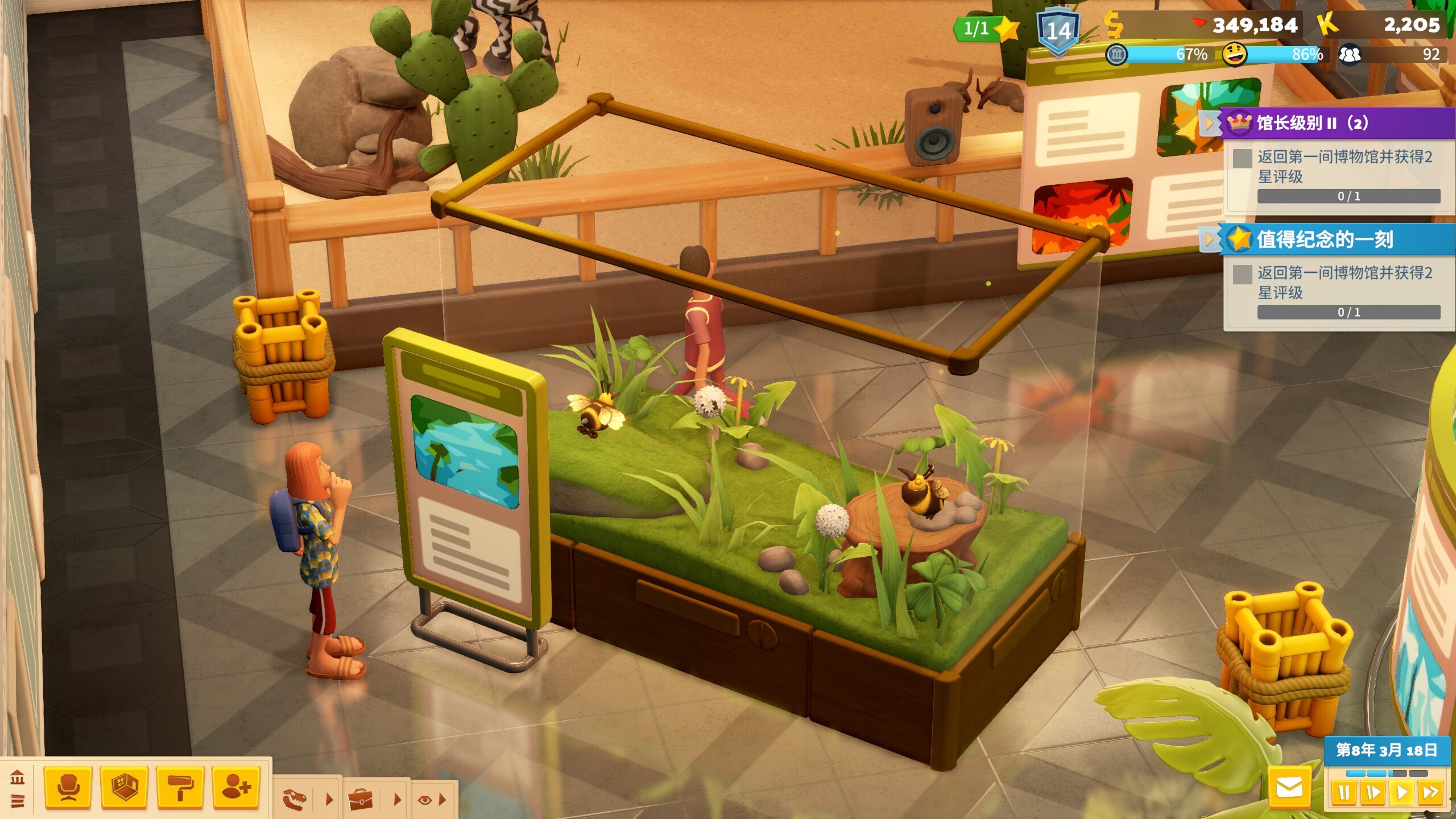Open the room construction menu

click(x=124, y=787)
